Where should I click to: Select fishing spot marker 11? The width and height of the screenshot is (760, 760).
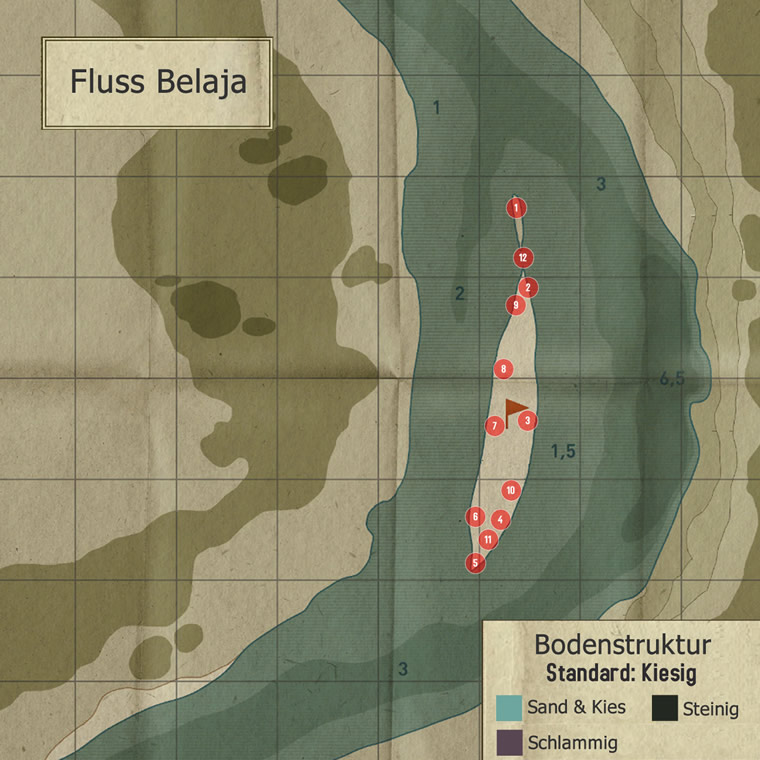pos(488,540)
